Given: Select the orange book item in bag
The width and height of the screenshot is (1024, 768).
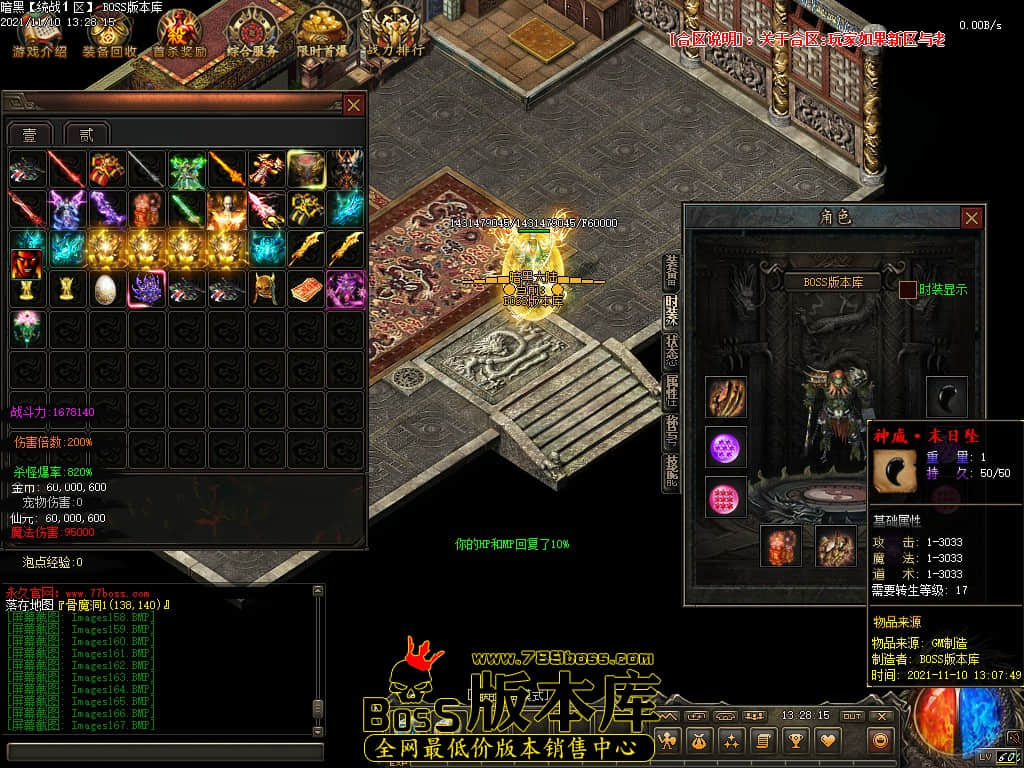Looking at the screenshot, I should (305, 289).
